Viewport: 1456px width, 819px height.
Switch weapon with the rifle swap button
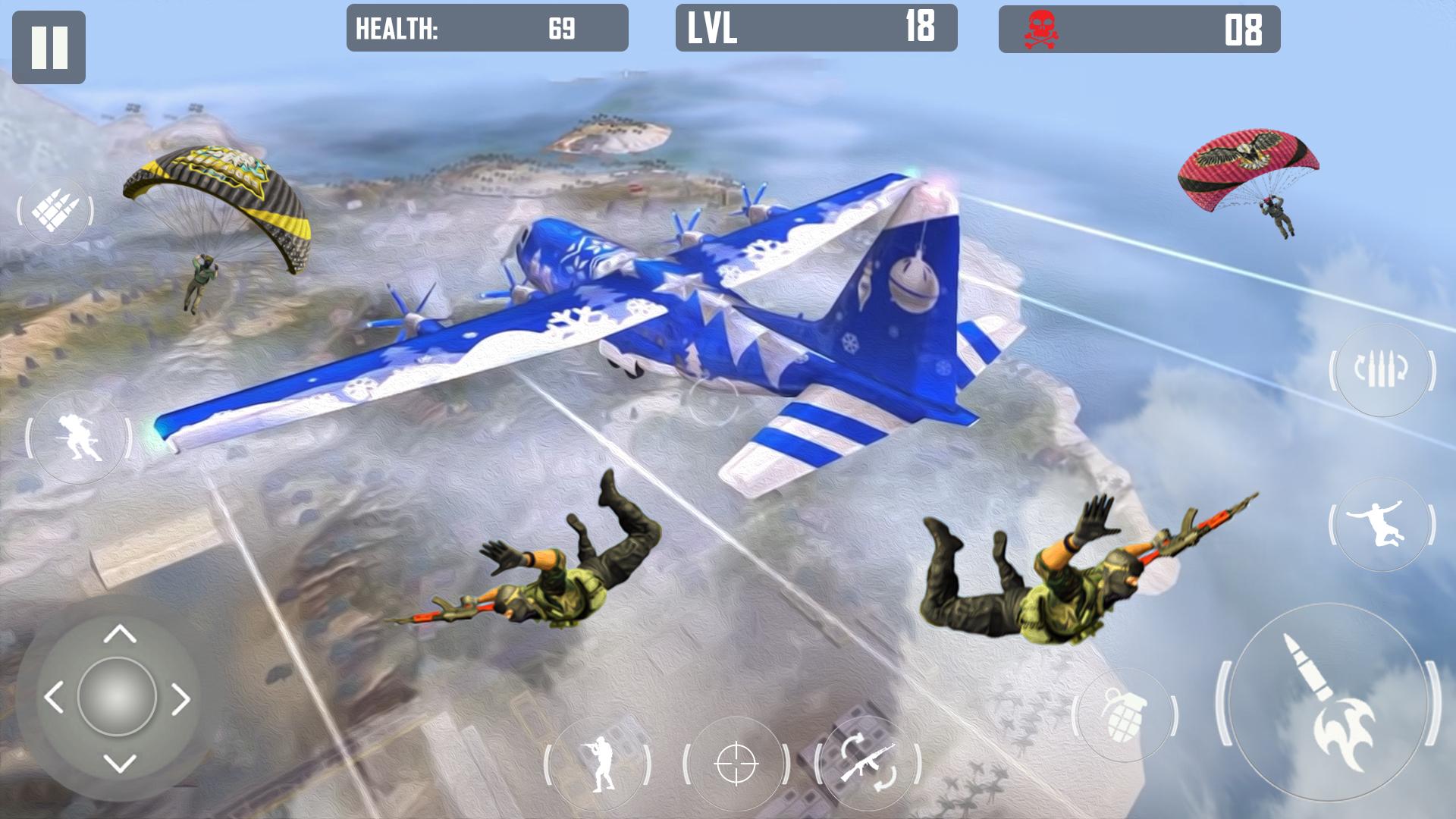pos(868,763)
